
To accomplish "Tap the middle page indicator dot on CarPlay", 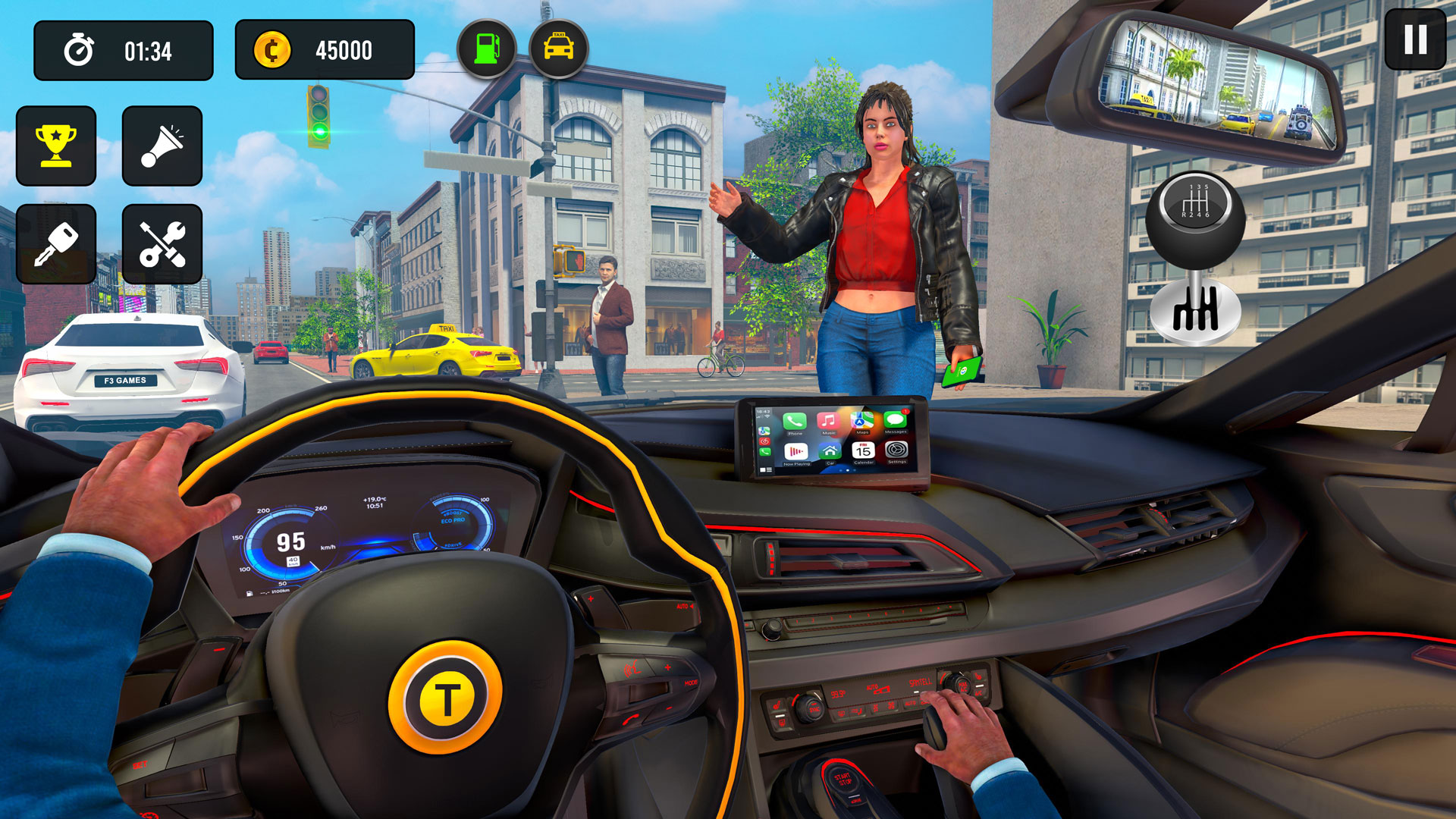I will pos(848,469).
